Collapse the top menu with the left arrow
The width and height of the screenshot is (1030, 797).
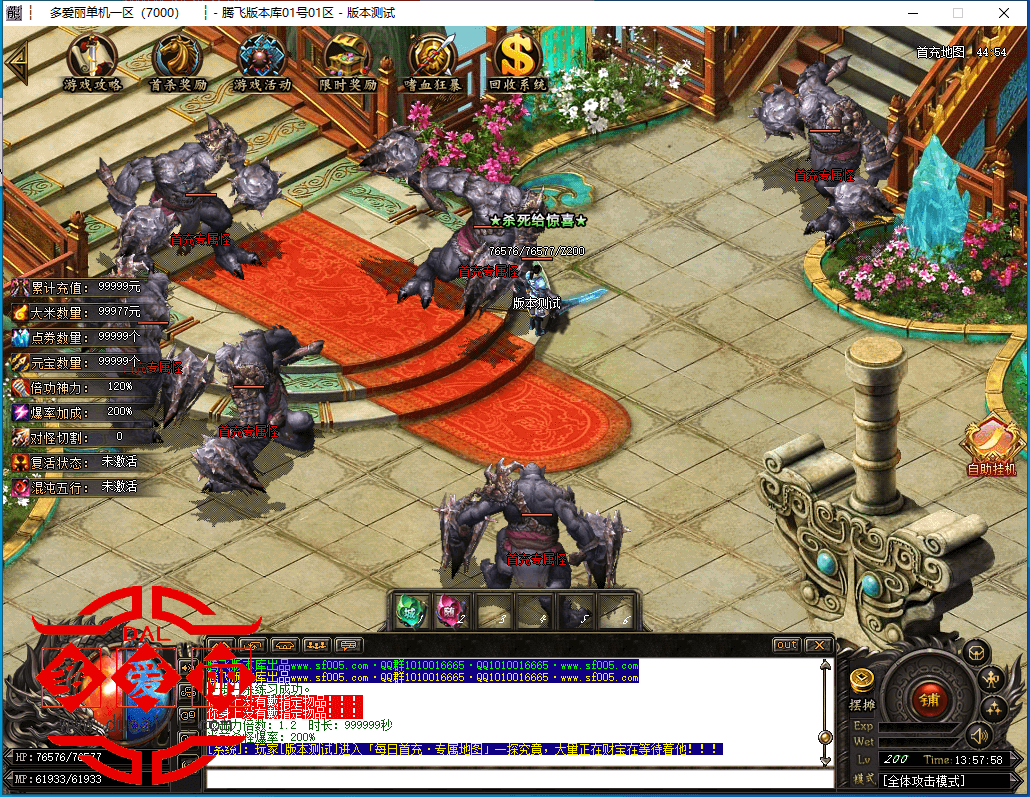(x=16, y=64)
